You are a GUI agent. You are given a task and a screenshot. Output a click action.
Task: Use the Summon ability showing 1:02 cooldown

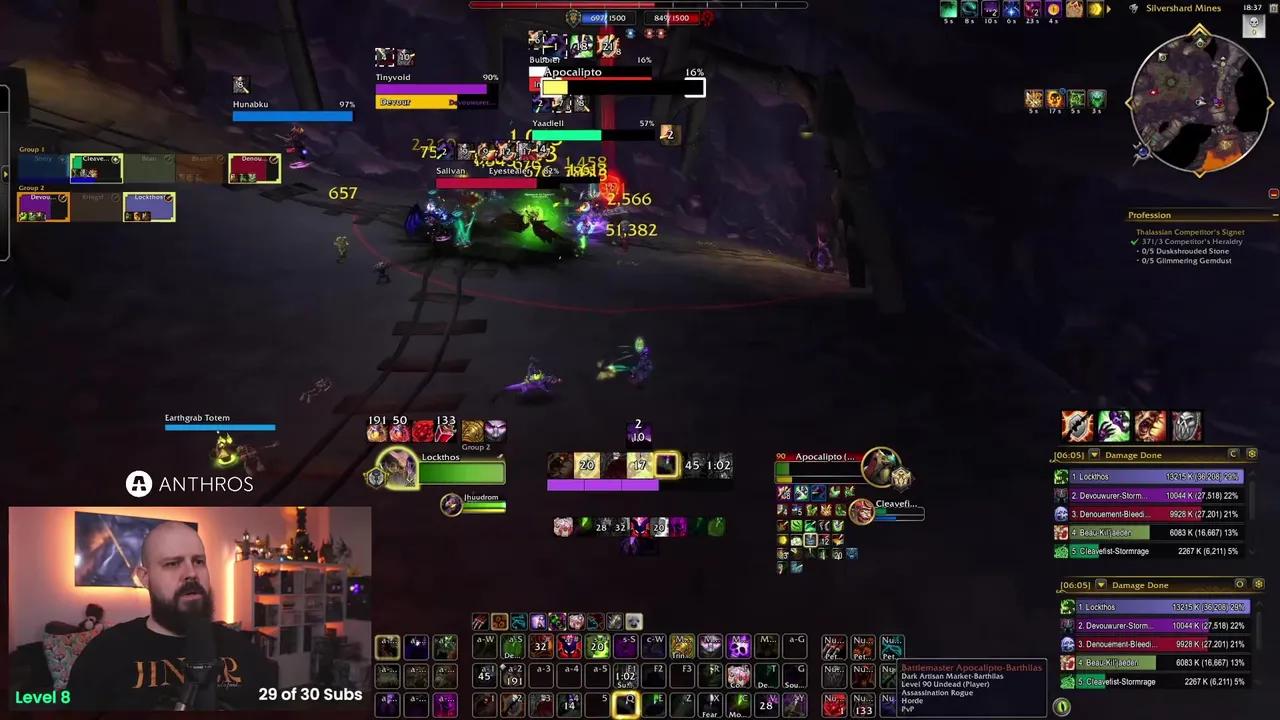point(624,675)
